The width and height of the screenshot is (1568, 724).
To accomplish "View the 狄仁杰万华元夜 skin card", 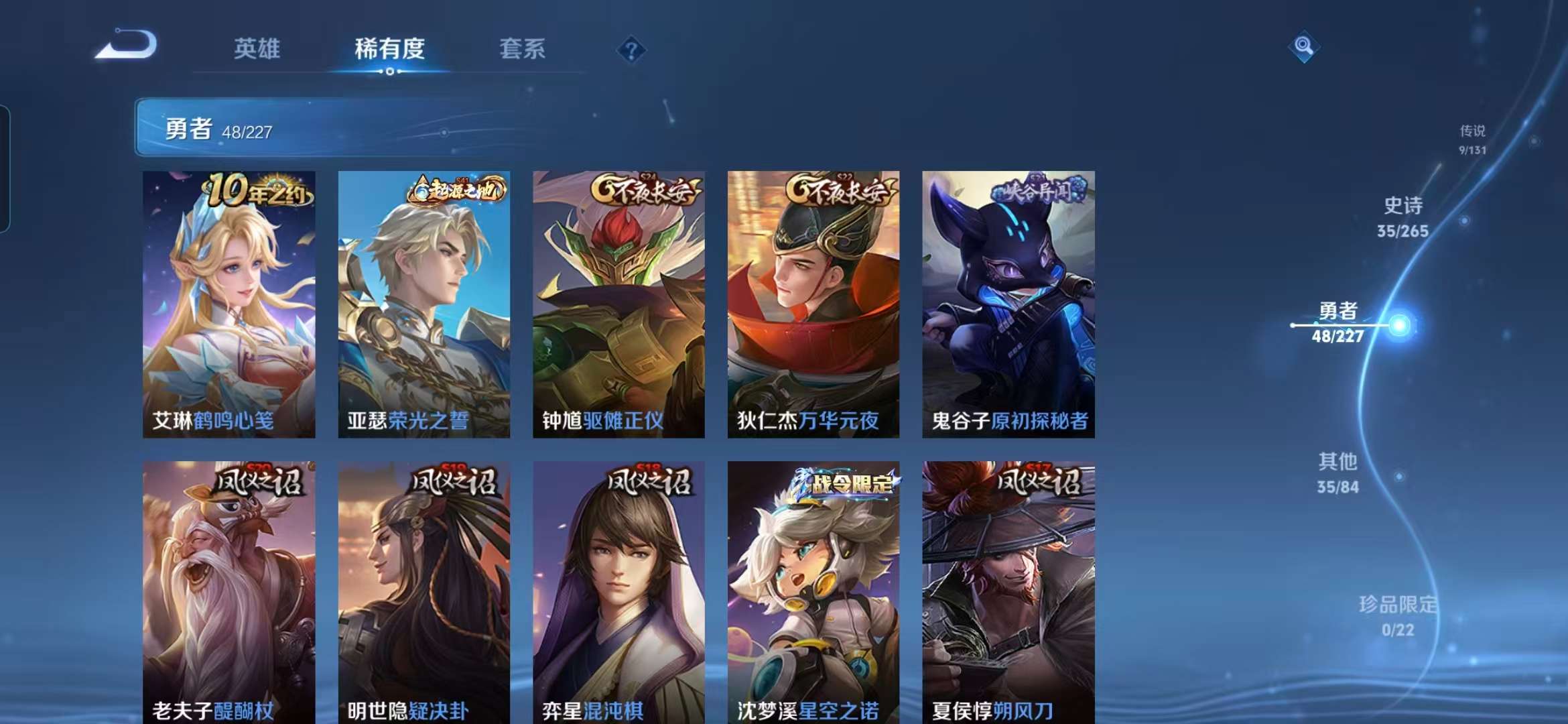I will click(x=813, y=304).
